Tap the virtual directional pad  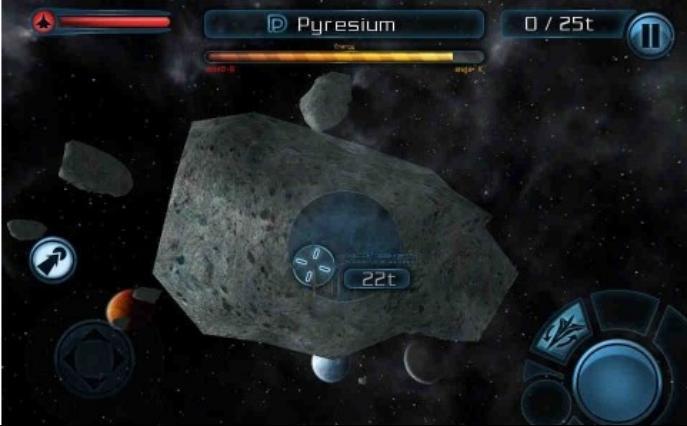tap(92, 359)
